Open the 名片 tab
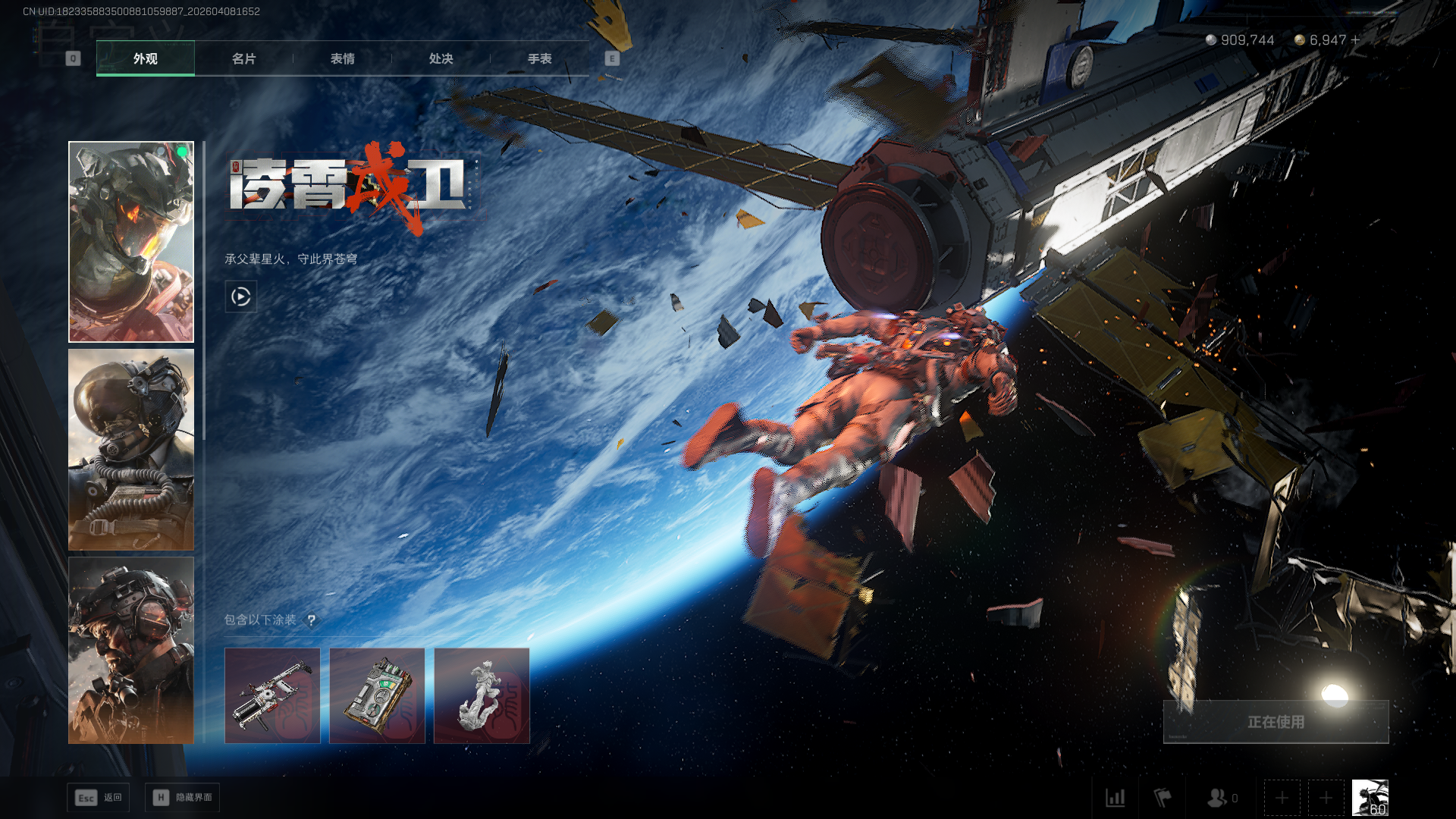This screenshot has width=1456, height=819. point(243,58)
